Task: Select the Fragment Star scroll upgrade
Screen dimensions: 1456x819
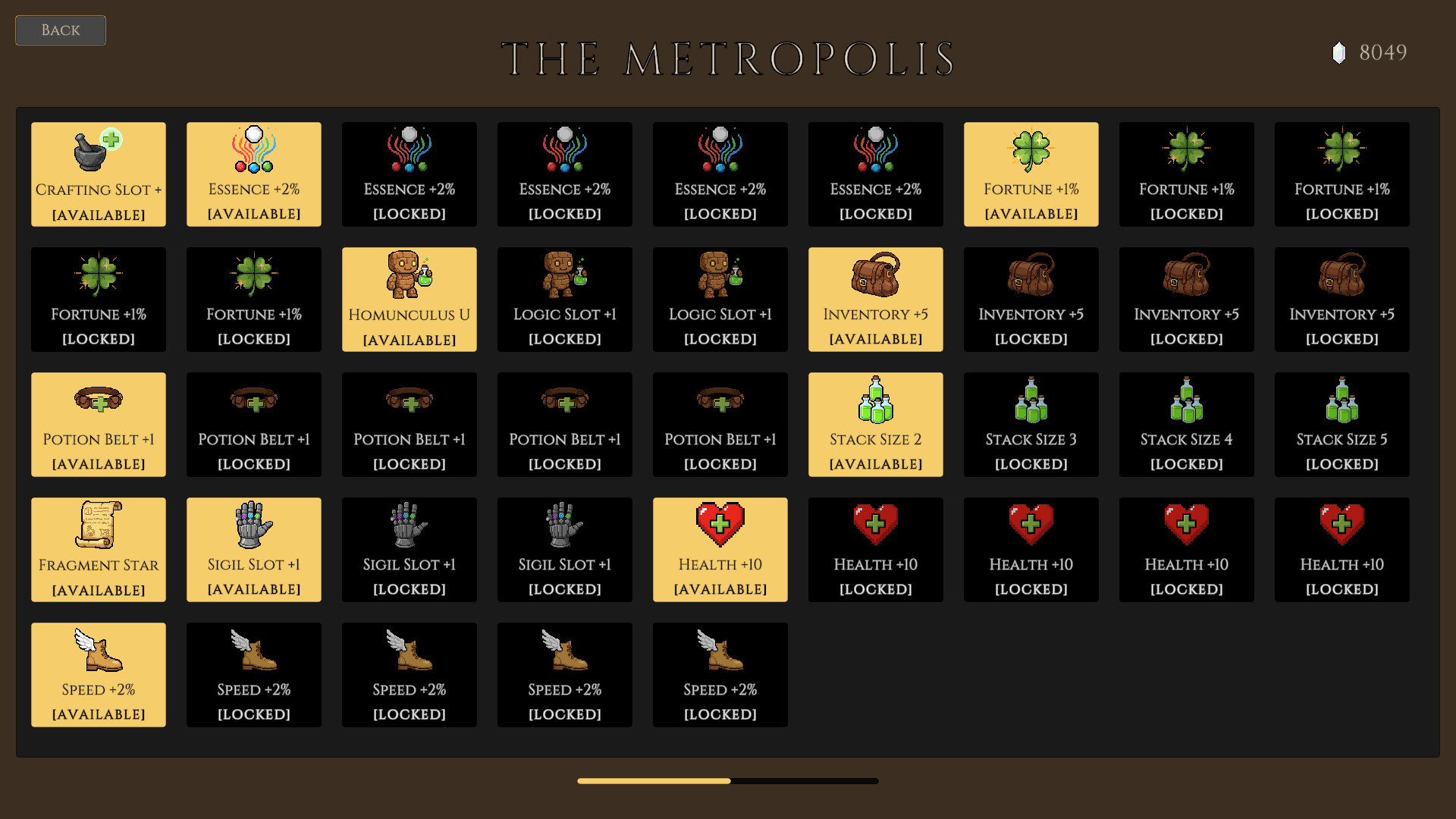Action: pyautogui.click(x=99, y=550)
